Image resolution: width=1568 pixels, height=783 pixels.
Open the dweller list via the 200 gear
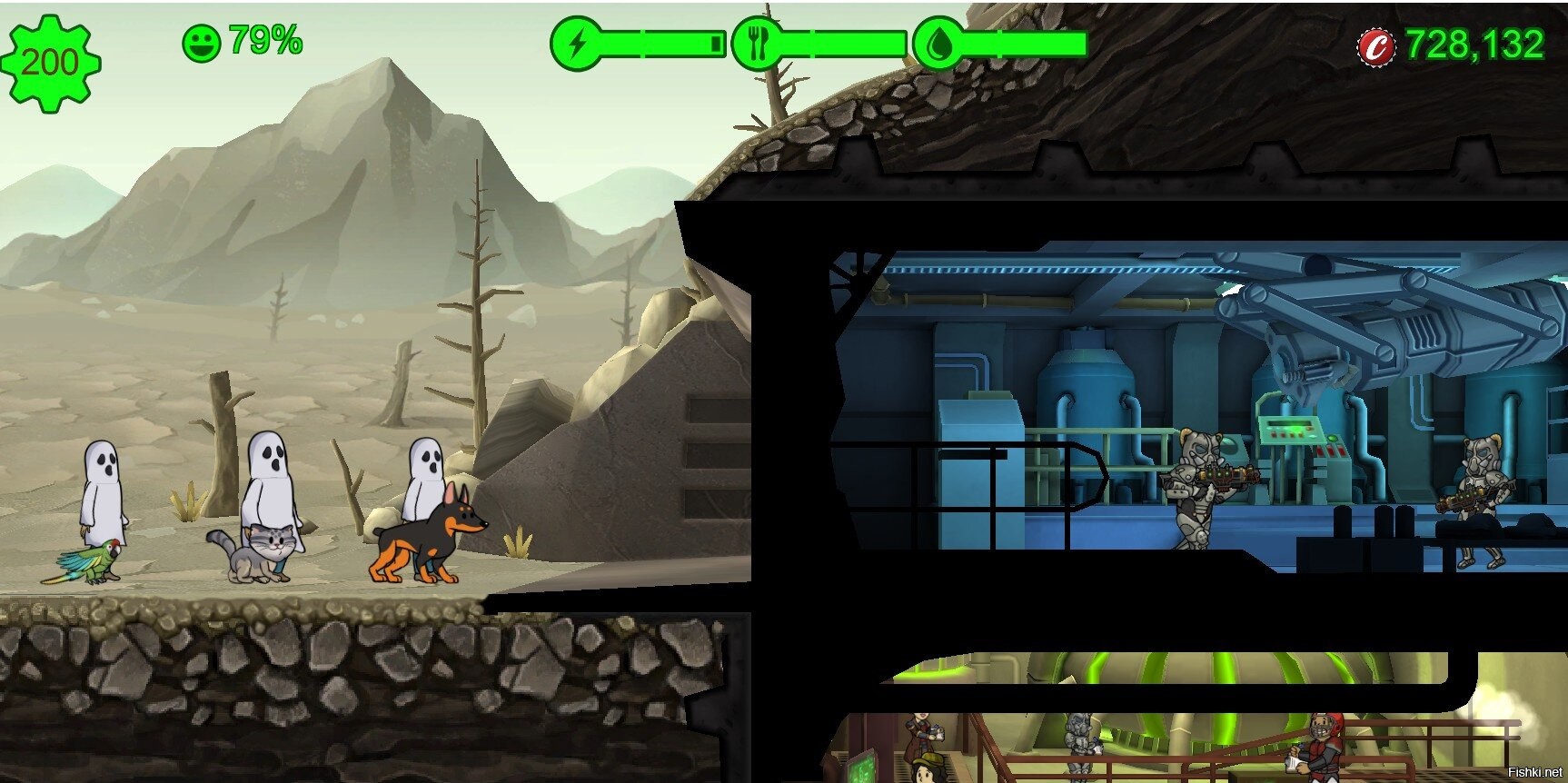pos(50,63)
